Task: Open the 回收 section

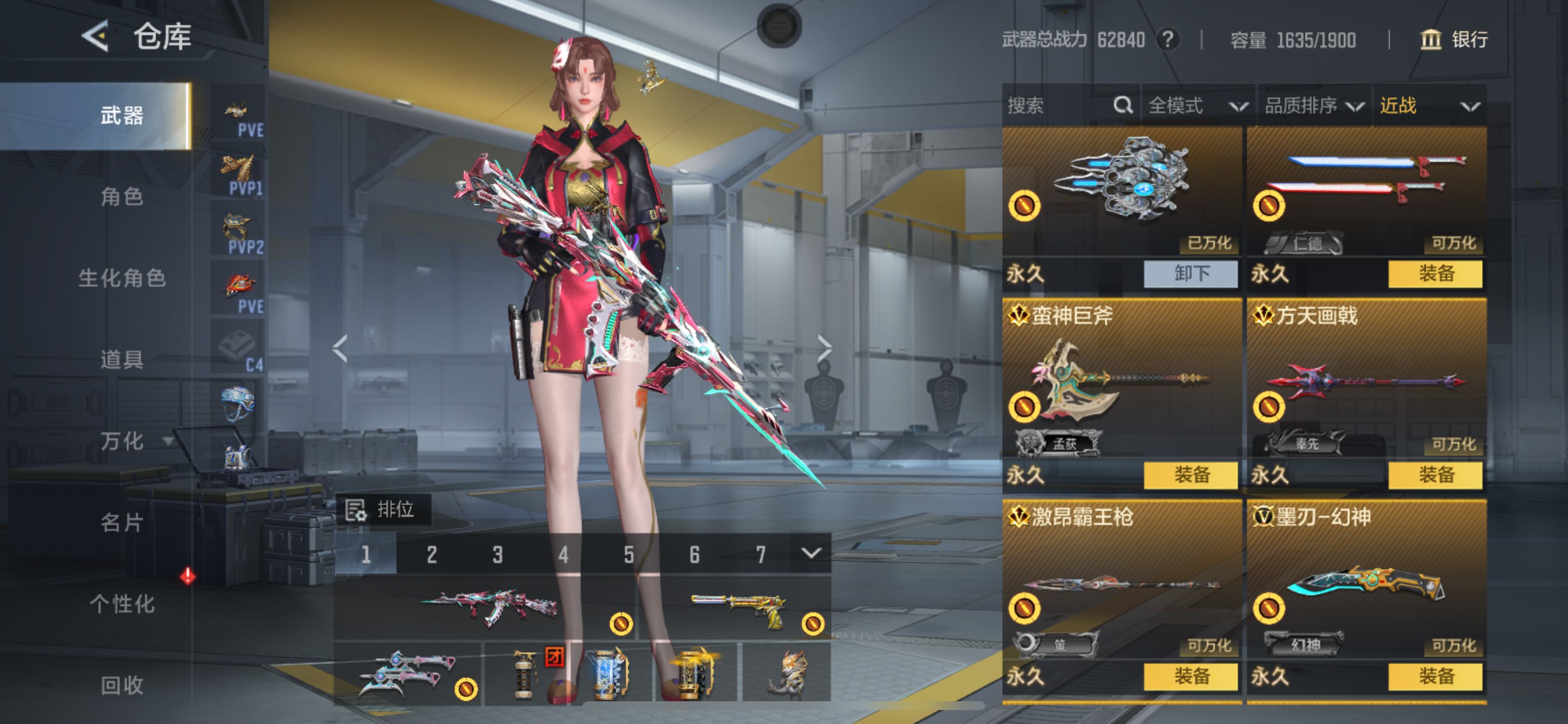Action: pos(122,685)
